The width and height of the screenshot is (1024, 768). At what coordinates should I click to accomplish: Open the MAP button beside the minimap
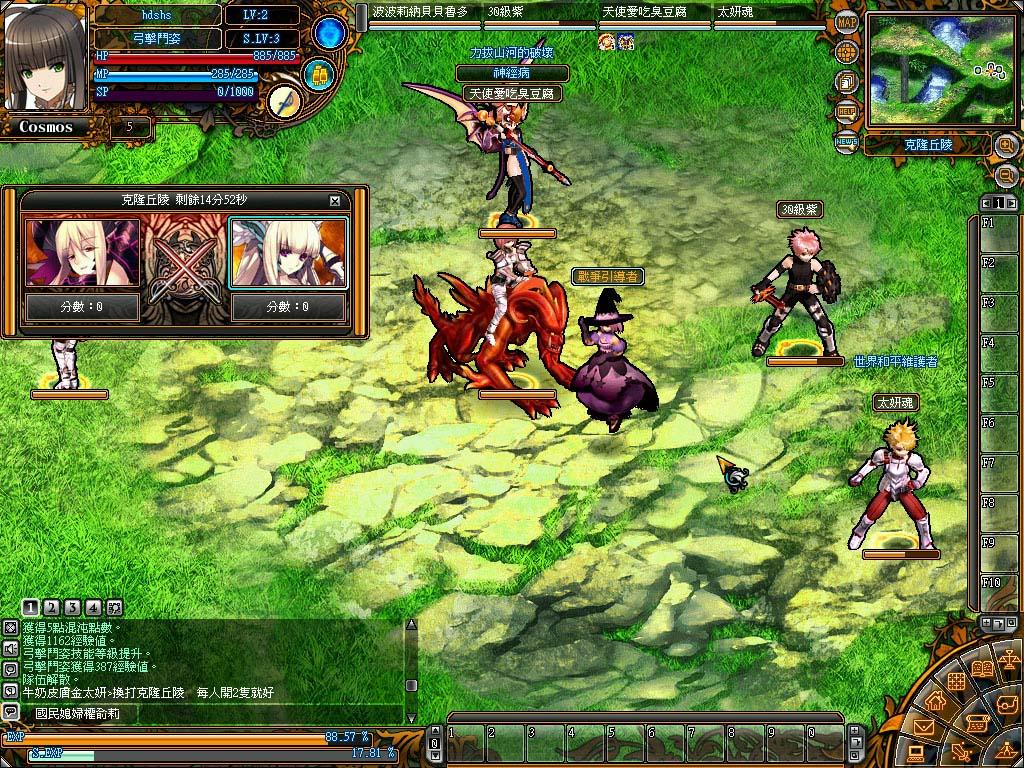847,23
